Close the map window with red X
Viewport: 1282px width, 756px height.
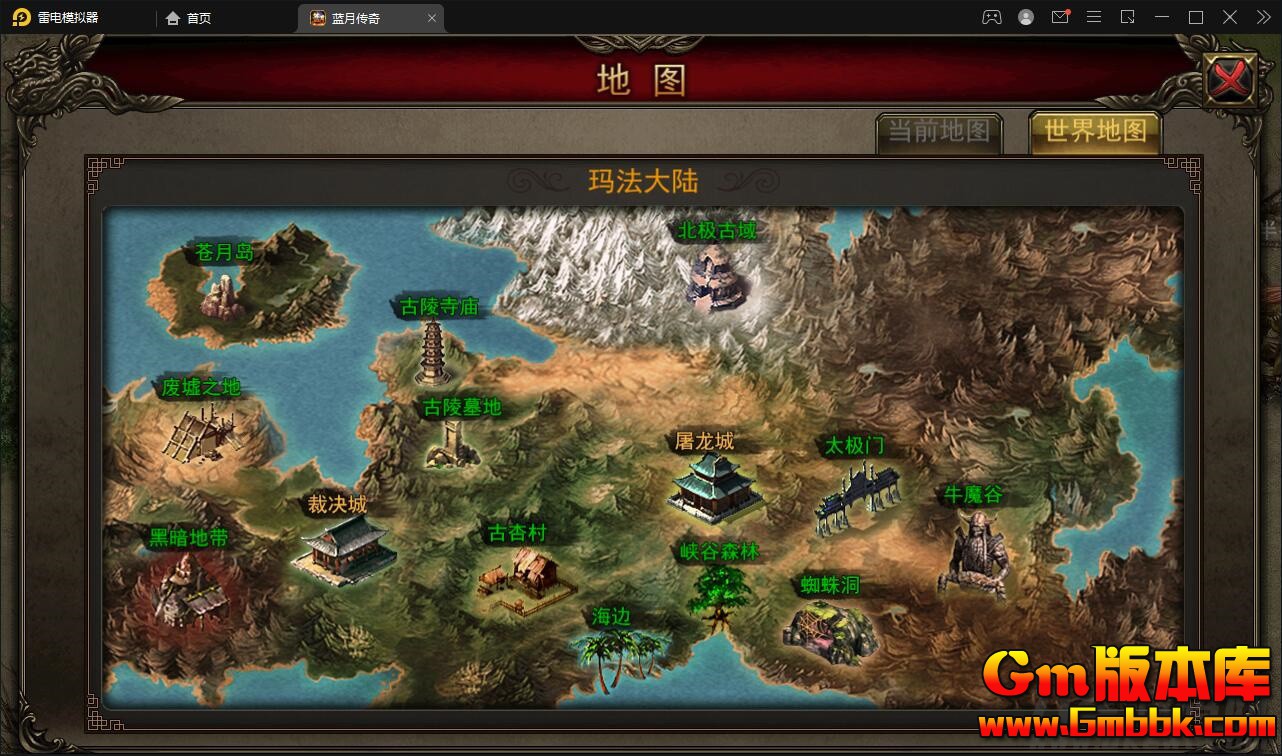pyautogui.click(x=1229, y=78)
